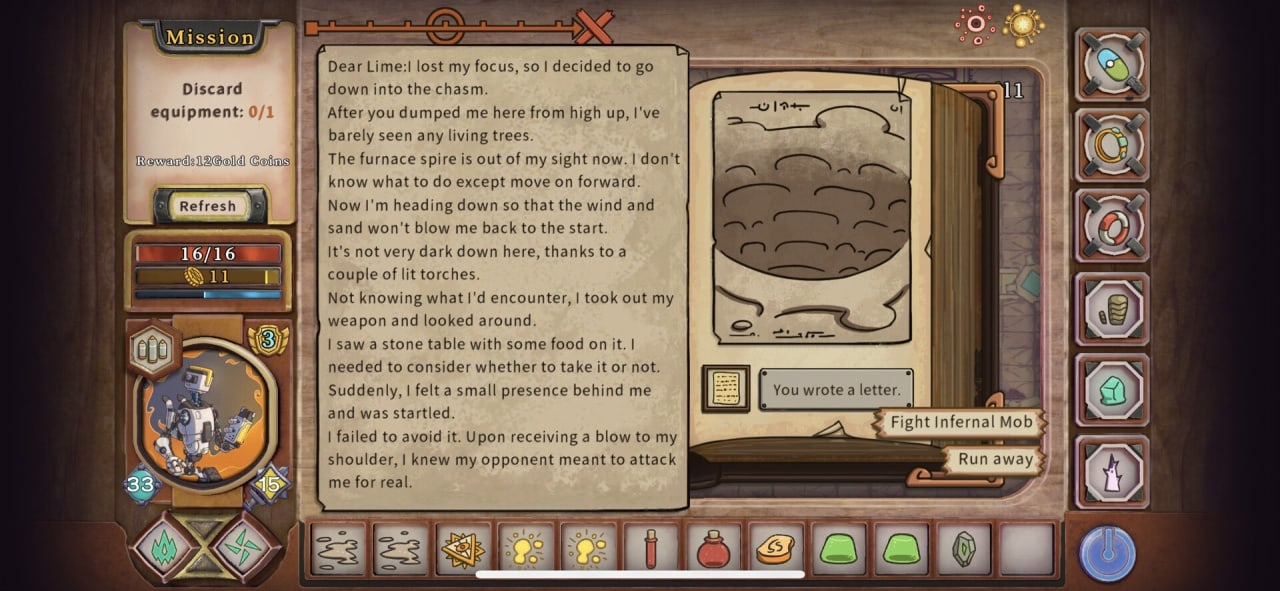Open the blue-green capsule equipment slot
The image size is (1280, 591).
pos(1112,65)
